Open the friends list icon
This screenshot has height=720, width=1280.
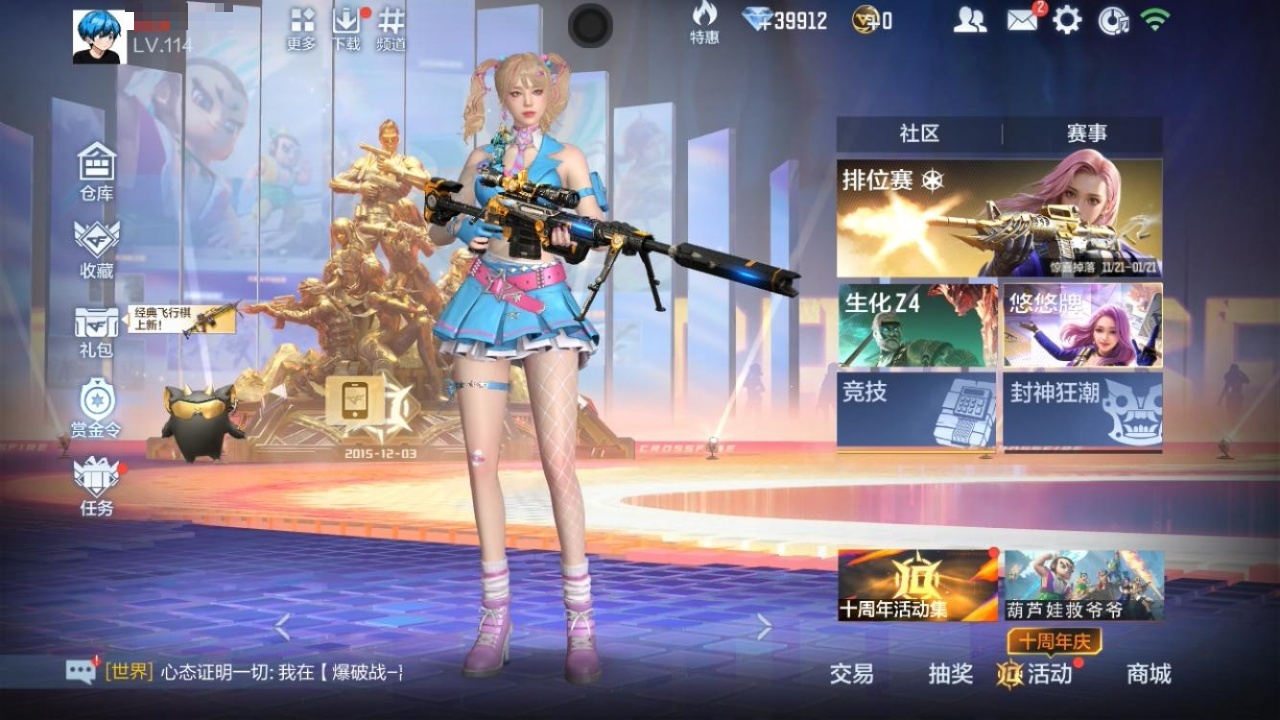click(969, 20)
